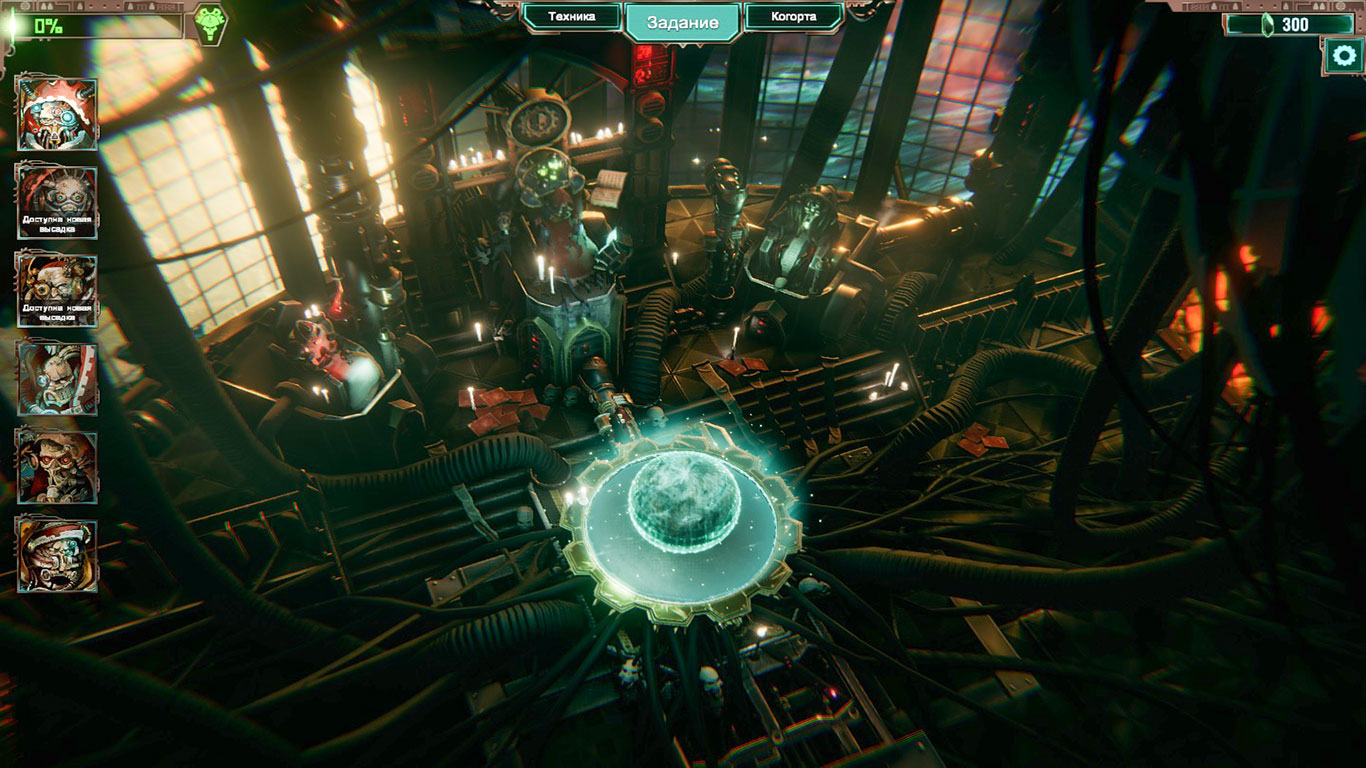The height and width of the screenshot is (768, 1366).
Task: Choose the bottom portrait in the character list
Action: point(57,555)
